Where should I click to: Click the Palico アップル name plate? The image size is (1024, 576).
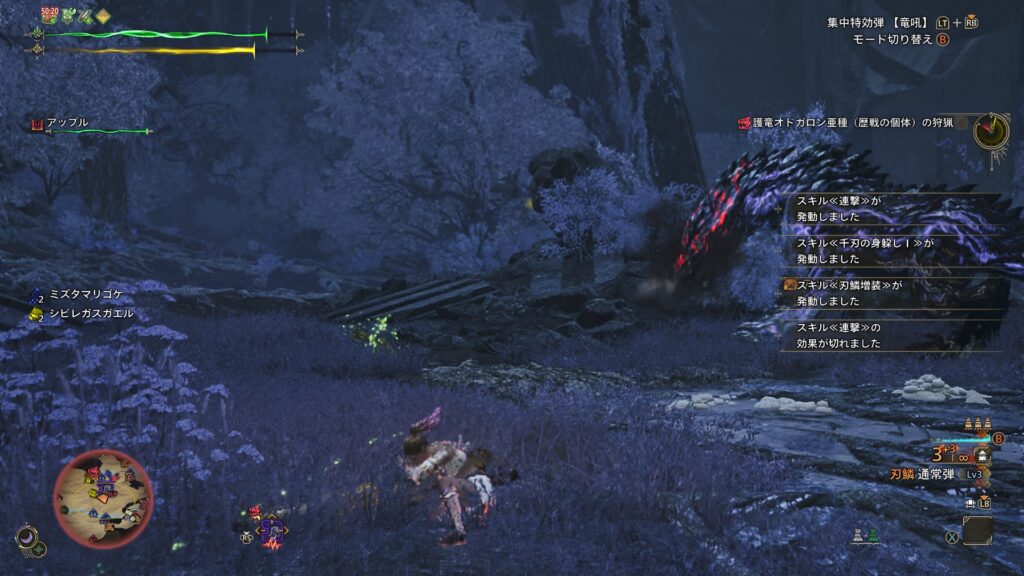click(67, 123)
